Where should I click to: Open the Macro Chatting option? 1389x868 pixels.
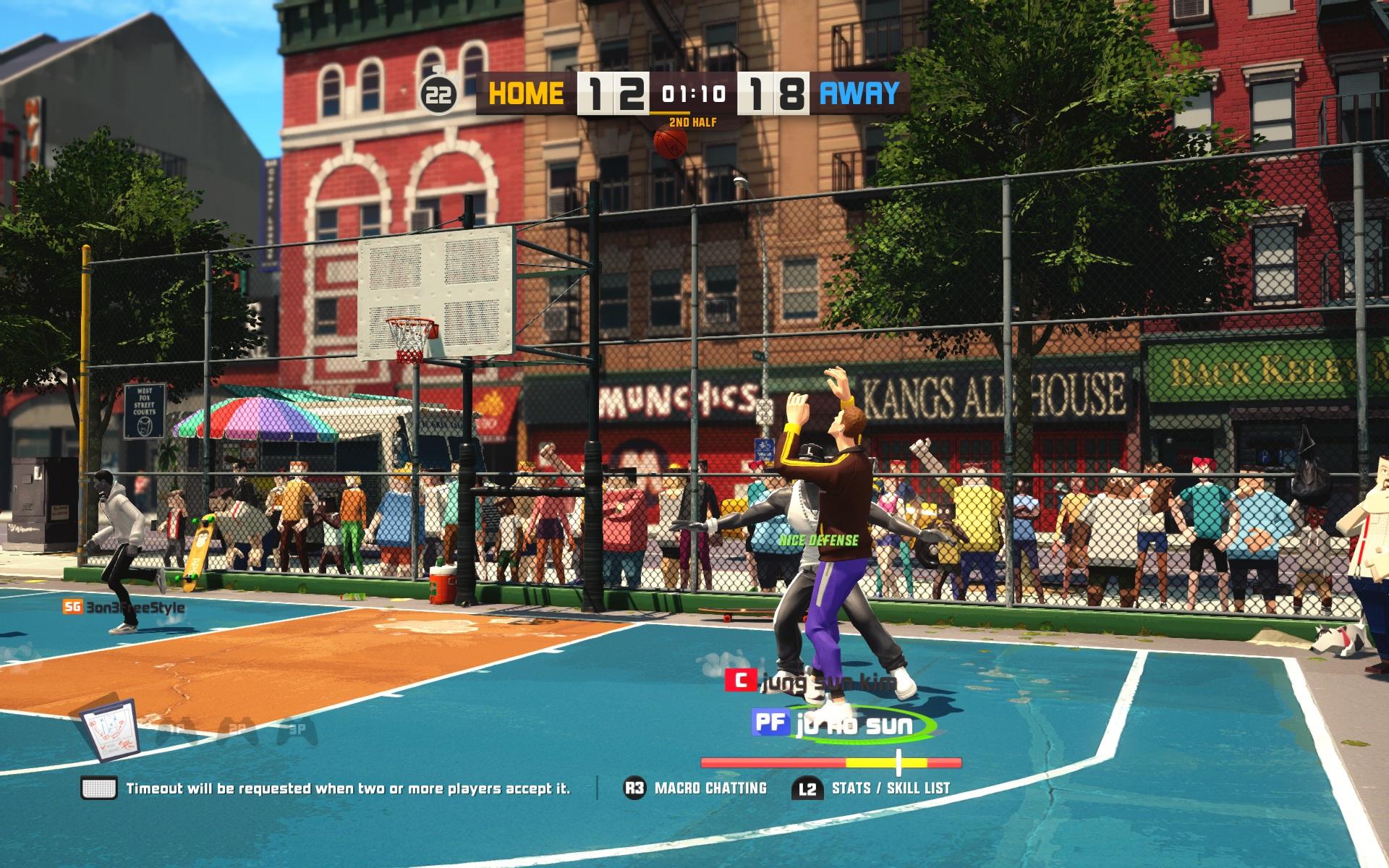point(694,788)
